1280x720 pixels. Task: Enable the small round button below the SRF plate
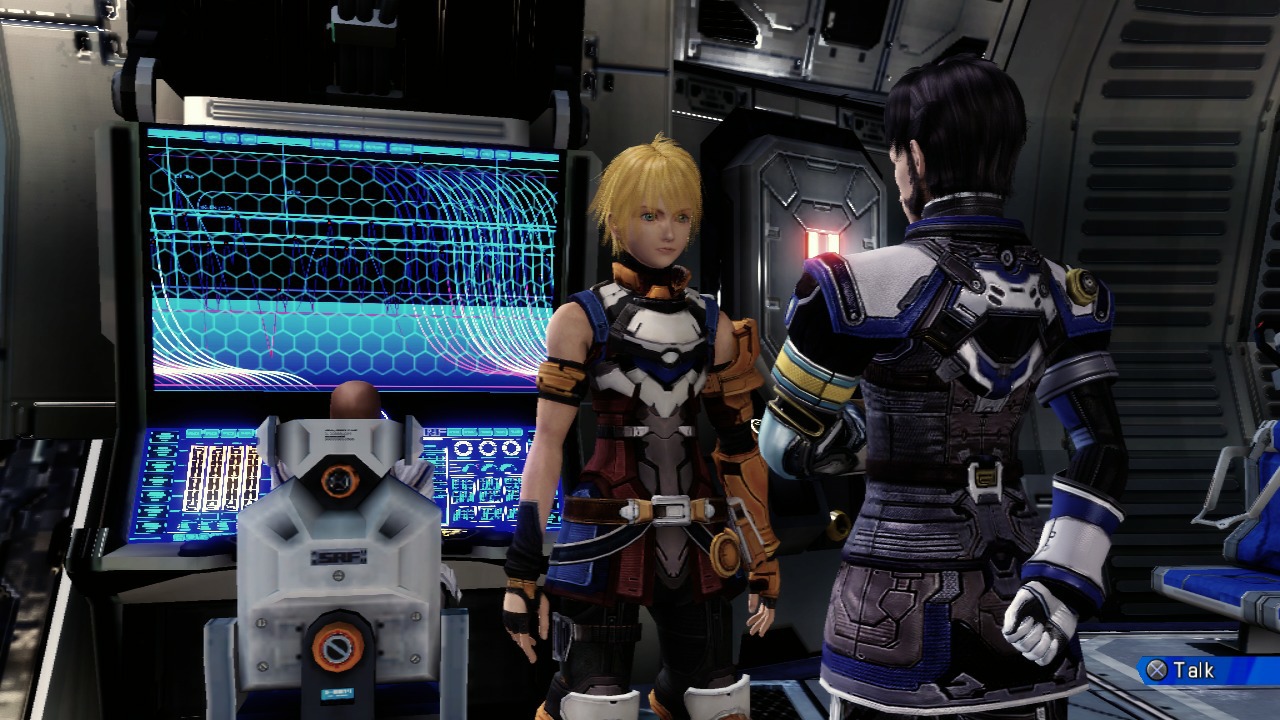pyautogui.click(x=341, y=574)
